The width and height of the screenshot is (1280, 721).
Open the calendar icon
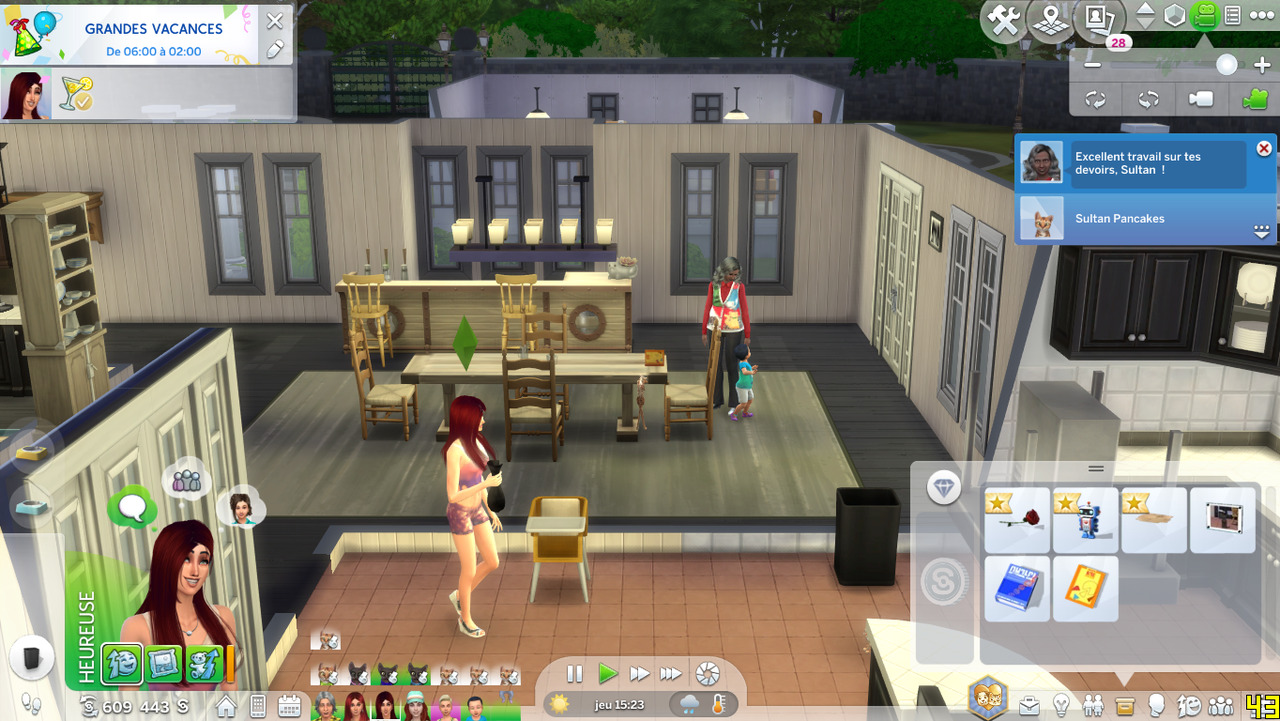coord(289,706)
